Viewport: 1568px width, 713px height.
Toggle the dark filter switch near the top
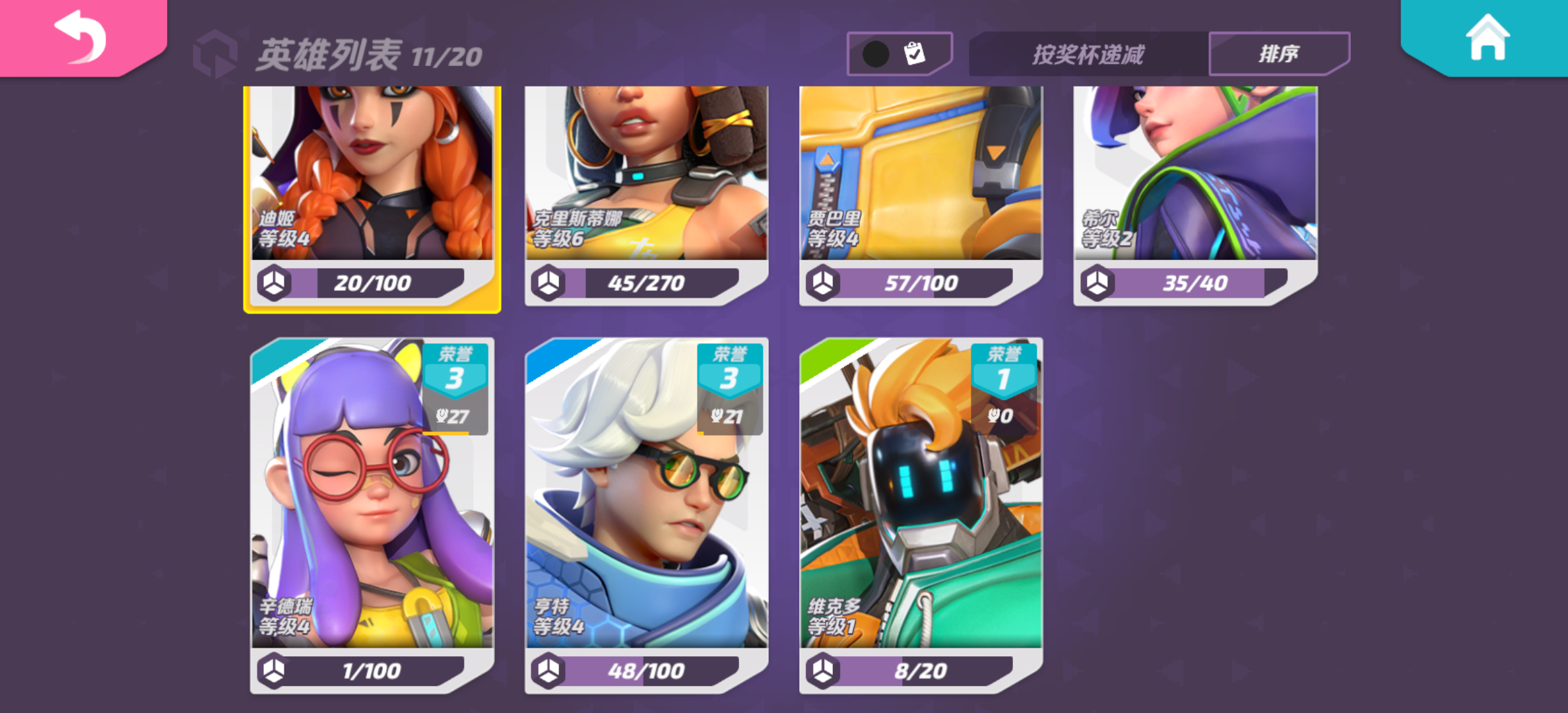pyautogui.click(x=874, y=52)
